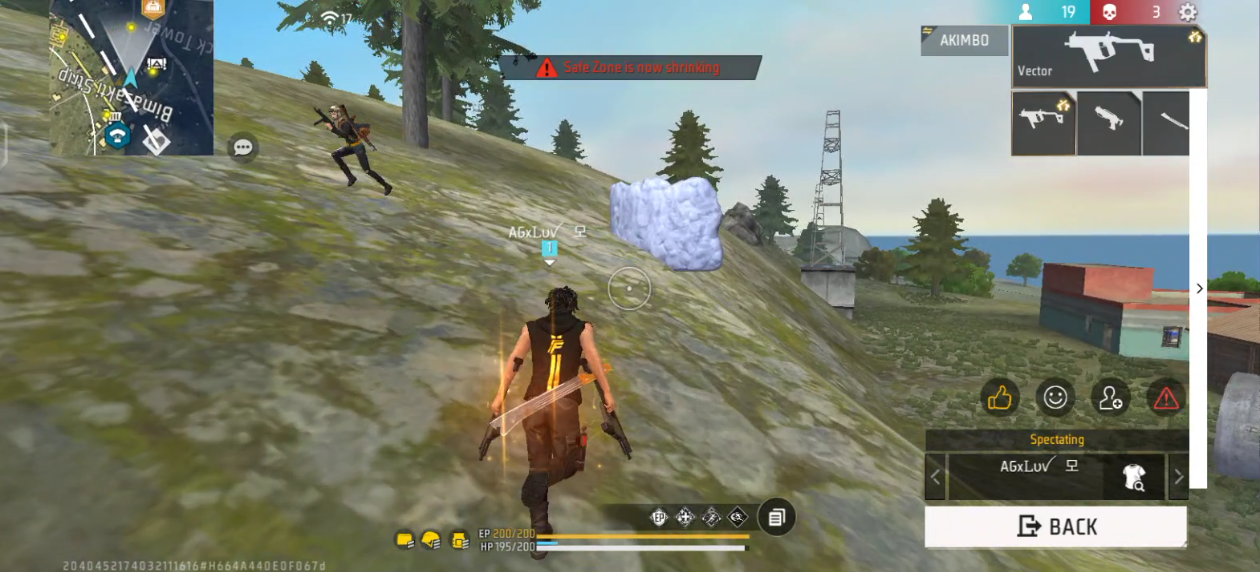
Task: Spectate the next player with right arrow
Action: (1178, 476)
